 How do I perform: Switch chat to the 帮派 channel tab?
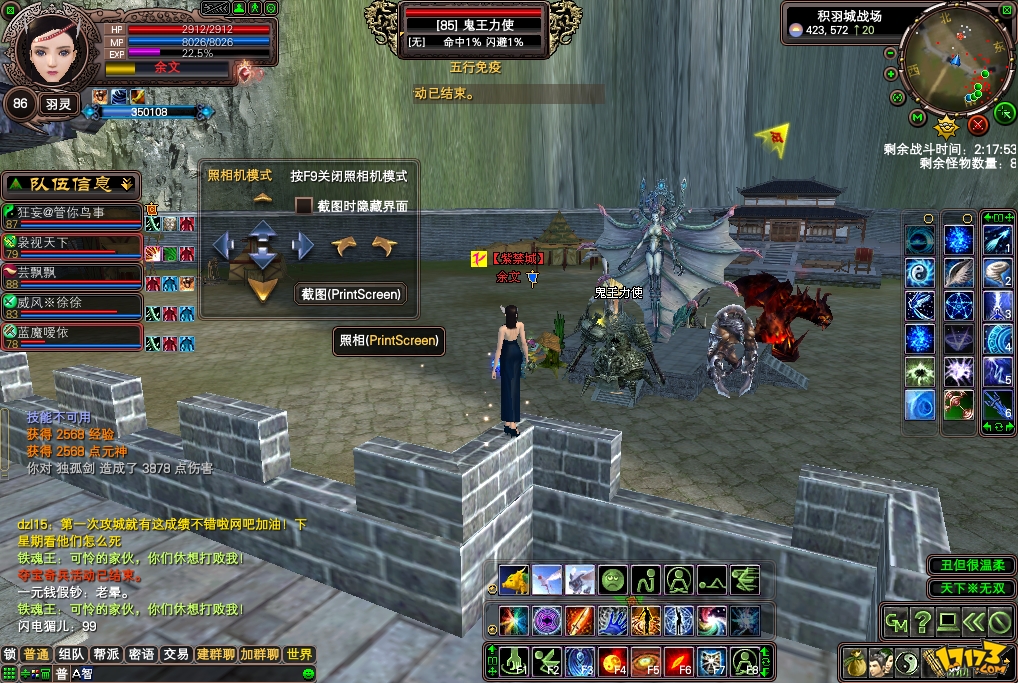click(x=106, y=654)
